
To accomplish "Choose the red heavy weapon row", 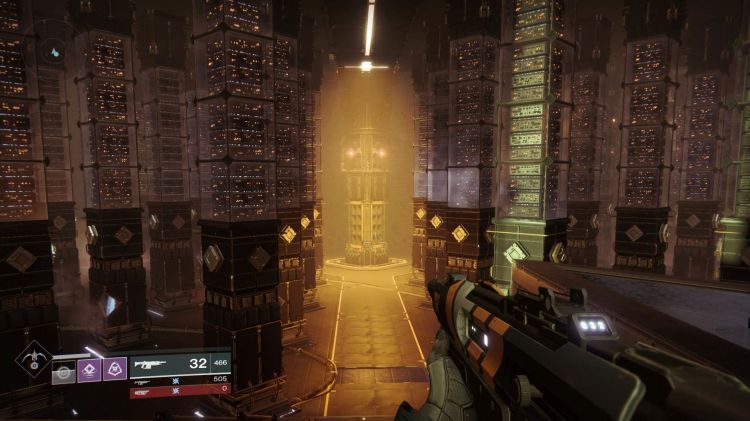I will (180, 392).
